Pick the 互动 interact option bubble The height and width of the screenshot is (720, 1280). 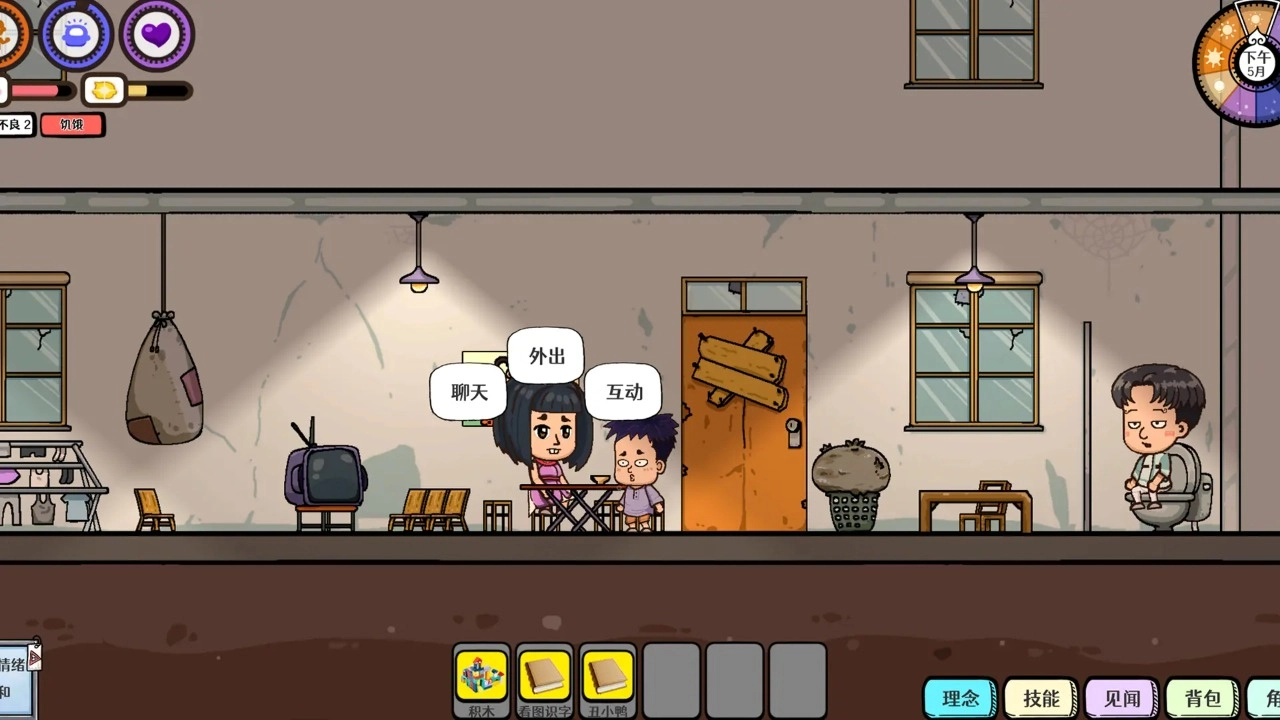click(622, 392)
